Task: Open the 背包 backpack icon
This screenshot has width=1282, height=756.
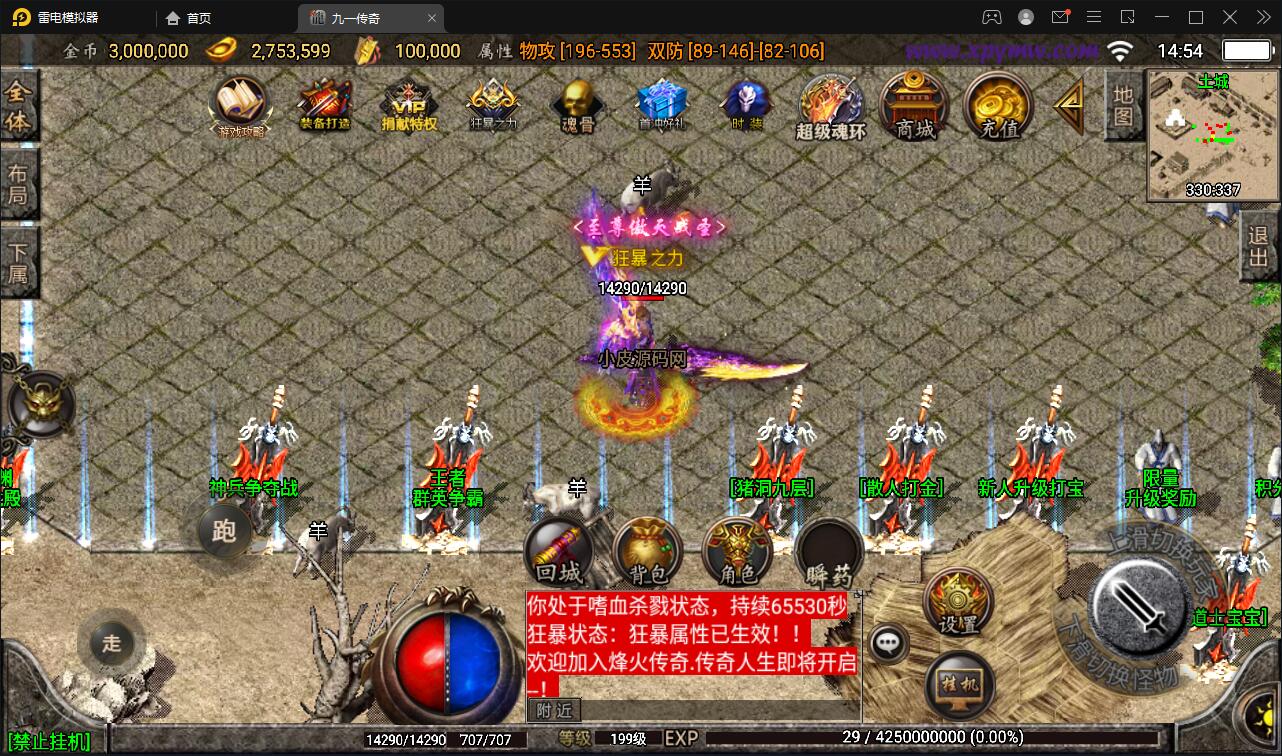Action: point(648,550)
